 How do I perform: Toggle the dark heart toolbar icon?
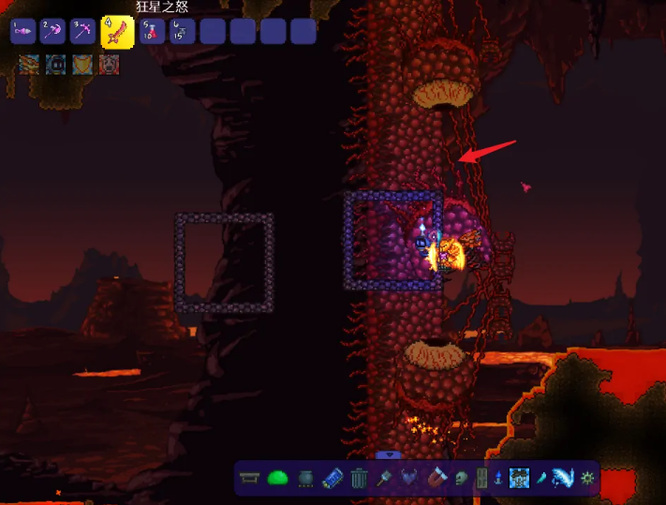point(410,478)
